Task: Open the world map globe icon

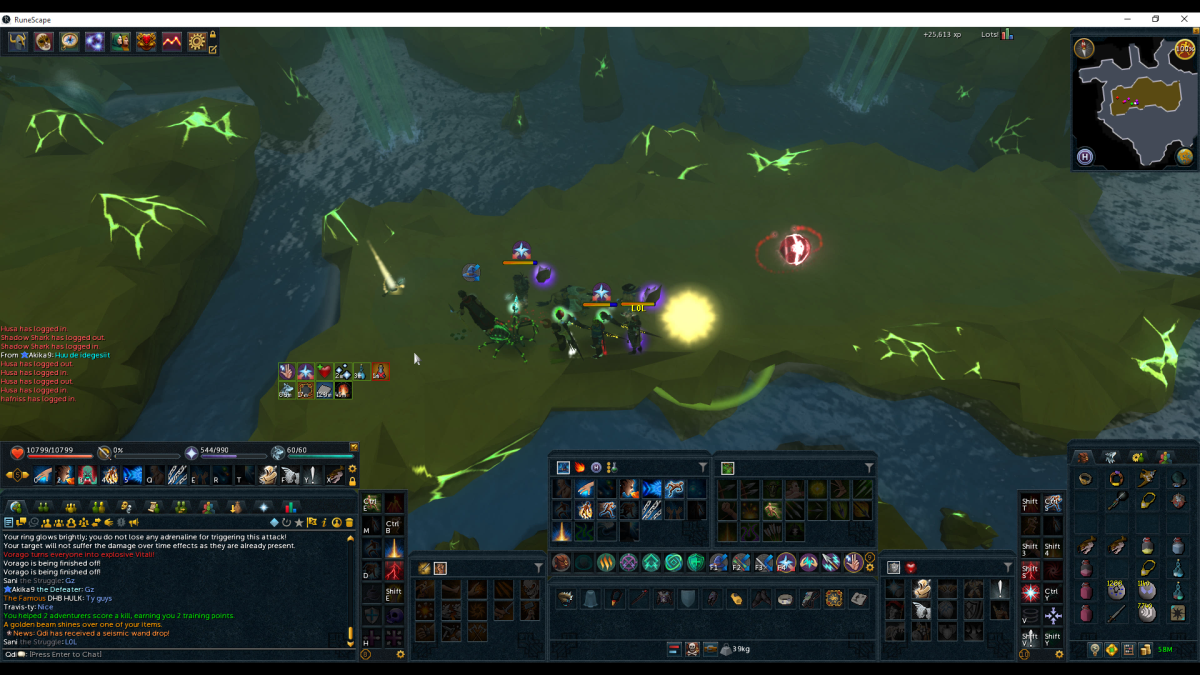Action: point(1184,156)
